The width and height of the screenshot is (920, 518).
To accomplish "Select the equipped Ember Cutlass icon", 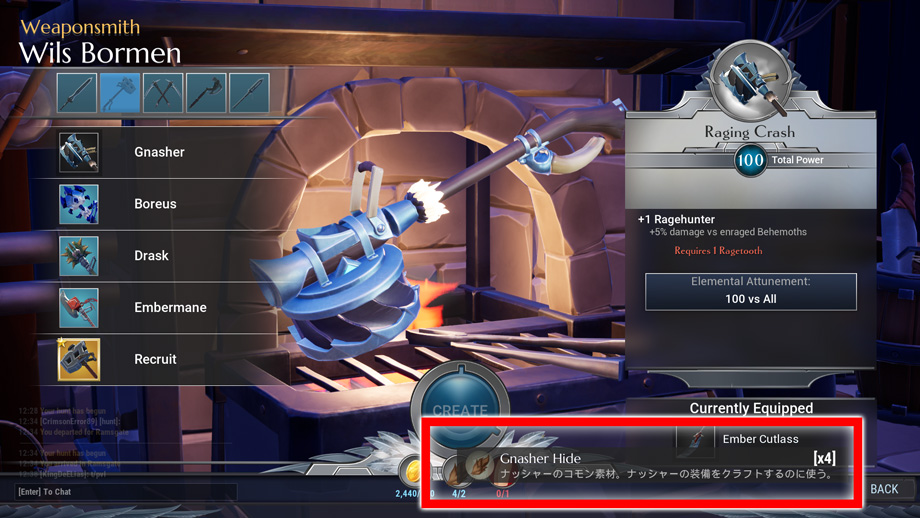I will [695, 439].
